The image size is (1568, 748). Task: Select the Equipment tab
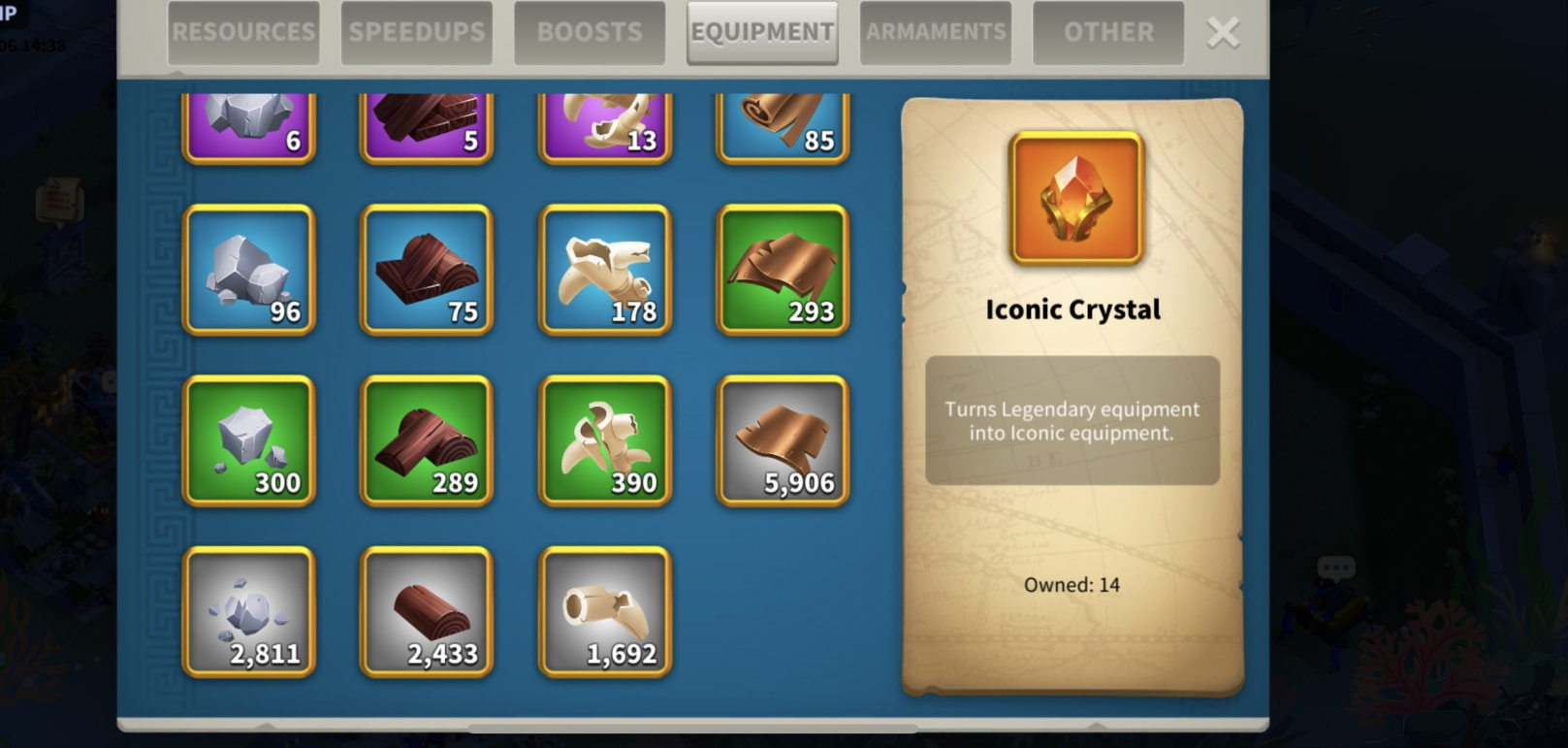762,33
